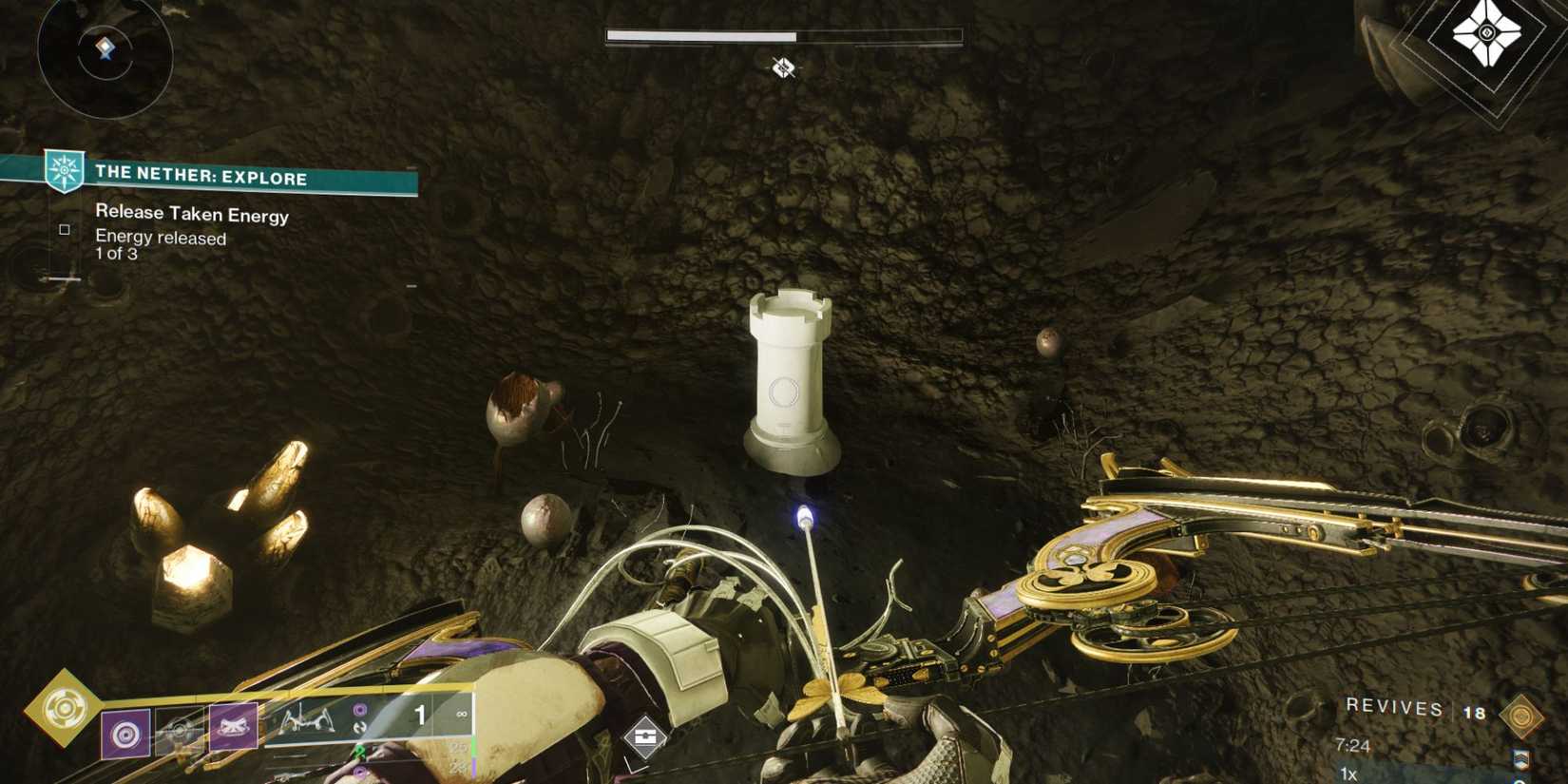1568x784 pixels.
Task: Select the THE NETHER: EXPLORE banner
Action: 200,178
